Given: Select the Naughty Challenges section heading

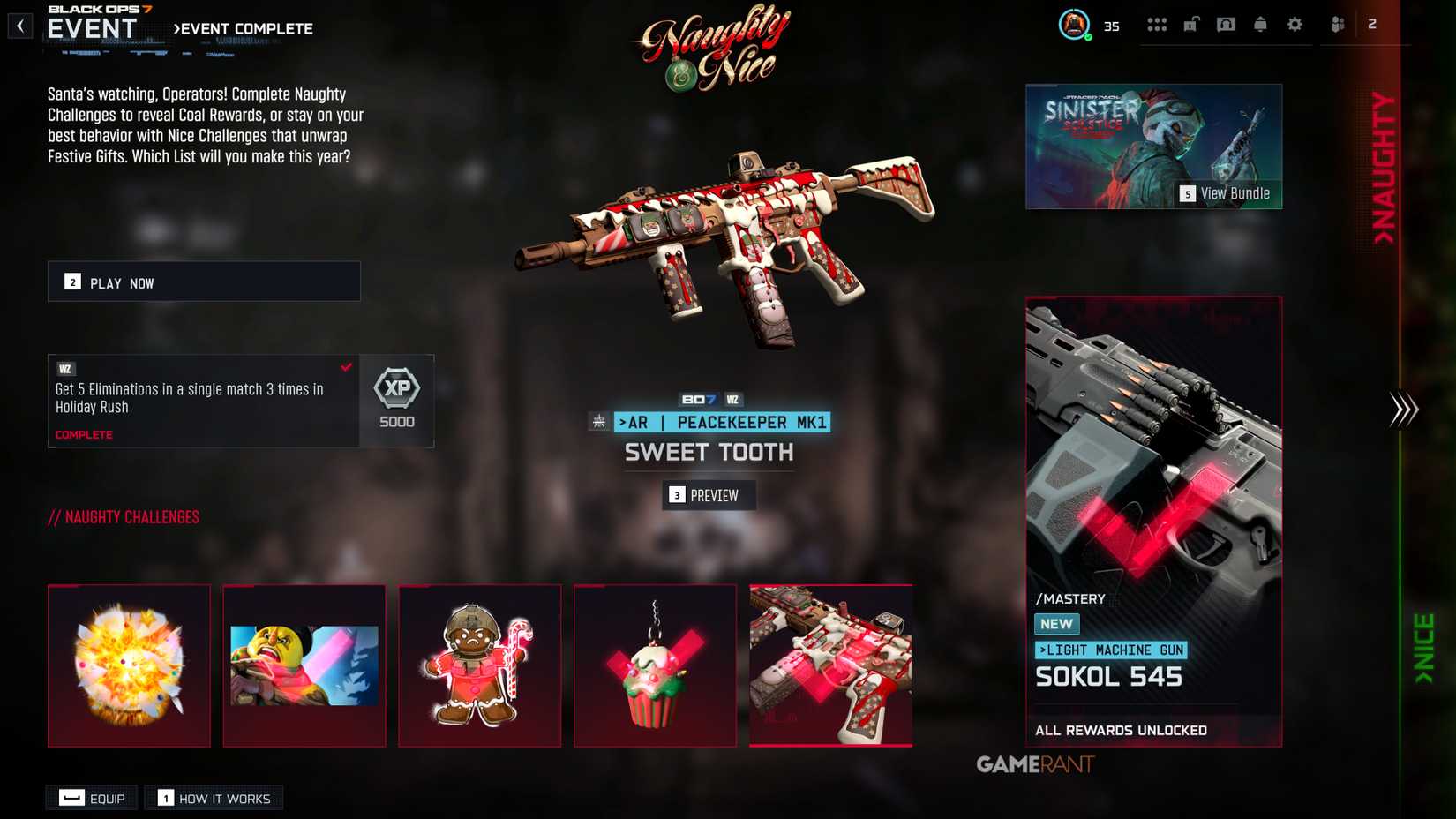Looking at the screenshot, I should pos(124,517).
